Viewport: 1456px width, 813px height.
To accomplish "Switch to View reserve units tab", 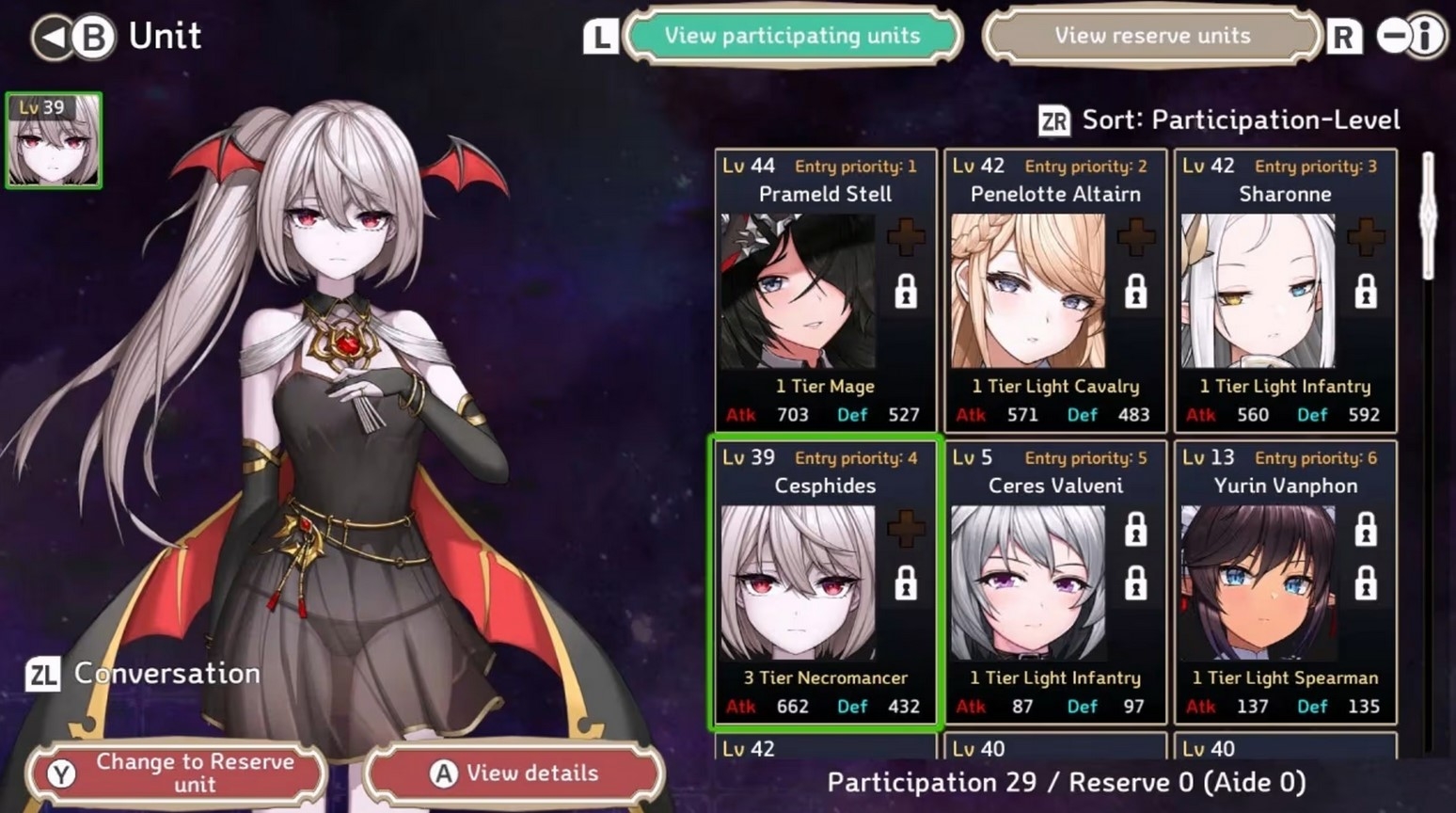I will (1151, 36).
